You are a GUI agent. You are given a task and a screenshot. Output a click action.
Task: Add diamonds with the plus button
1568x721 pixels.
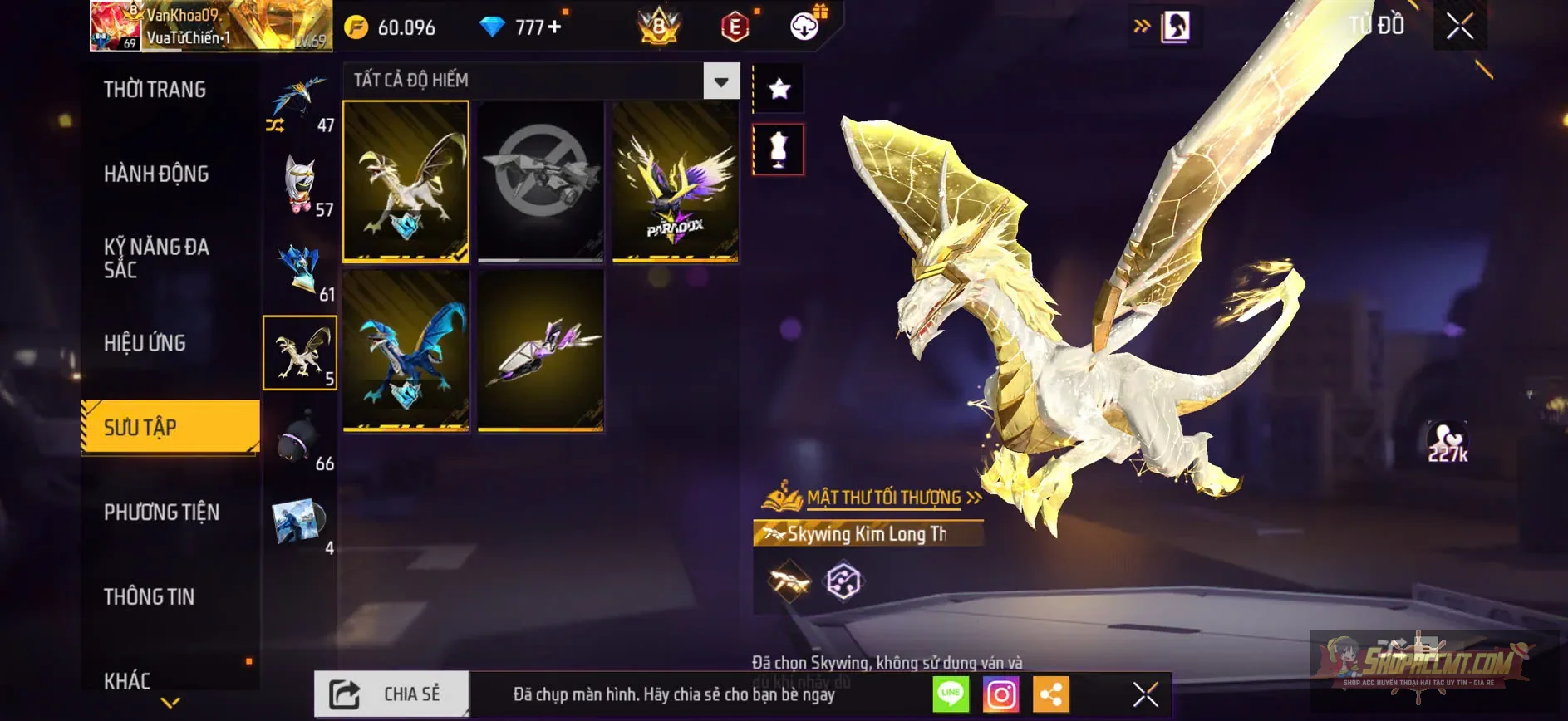click(554, 27)
